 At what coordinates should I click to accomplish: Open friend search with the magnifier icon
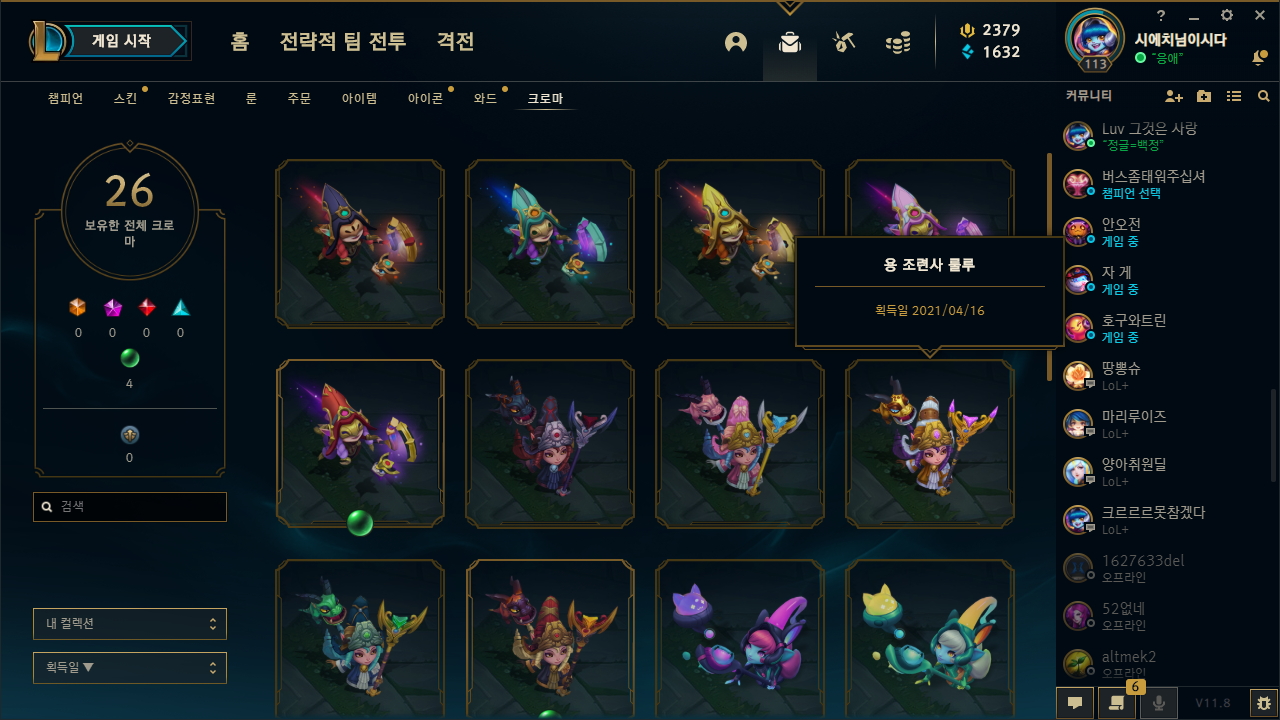point(1264,96)
